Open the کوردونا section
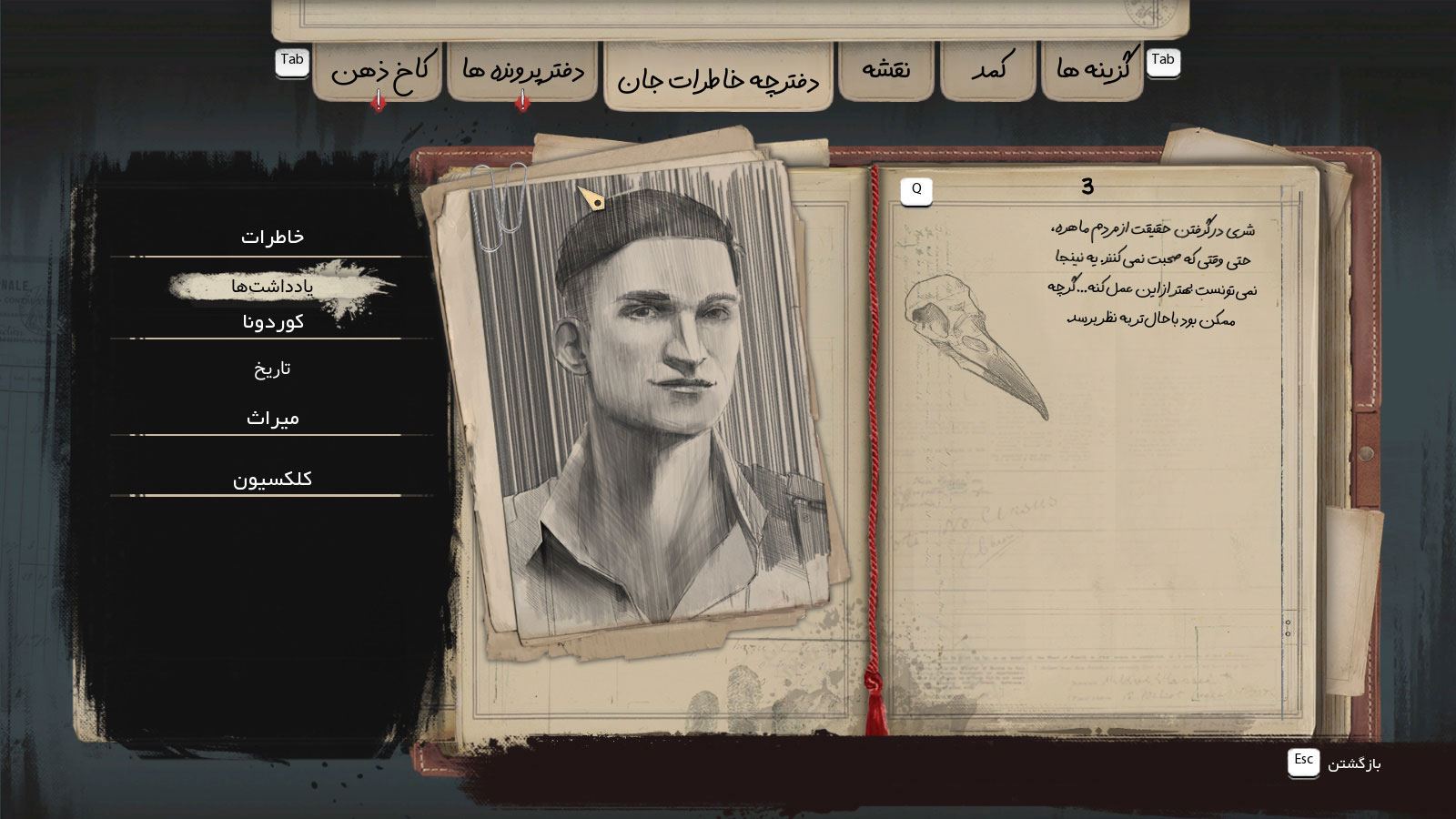The height and width of the screenshot is (819, 1456). [272, 322]
